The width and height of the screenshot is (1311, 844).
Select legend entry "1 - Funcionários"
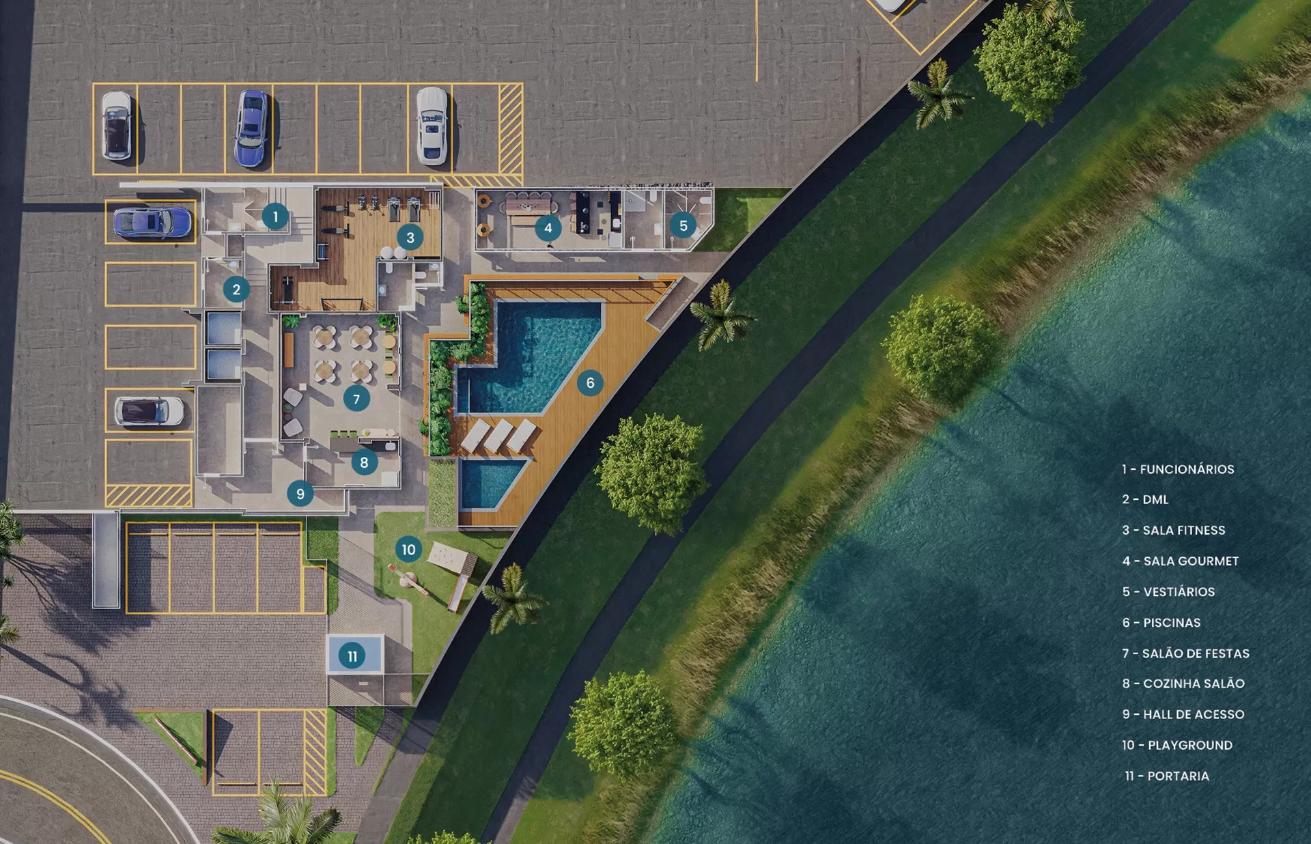tap(1177, 469)
